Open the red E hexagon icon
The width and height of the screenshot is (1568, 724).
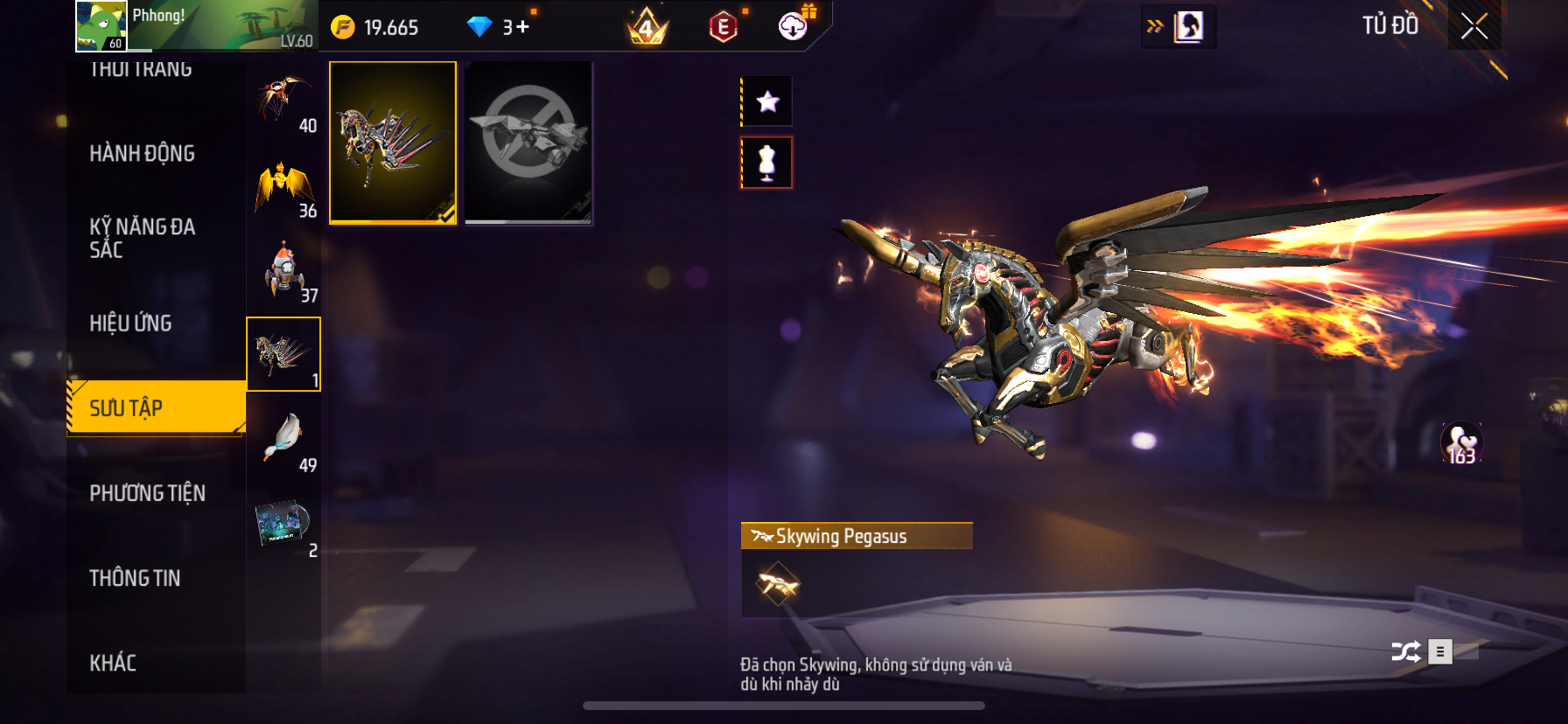tap(723, 27)
